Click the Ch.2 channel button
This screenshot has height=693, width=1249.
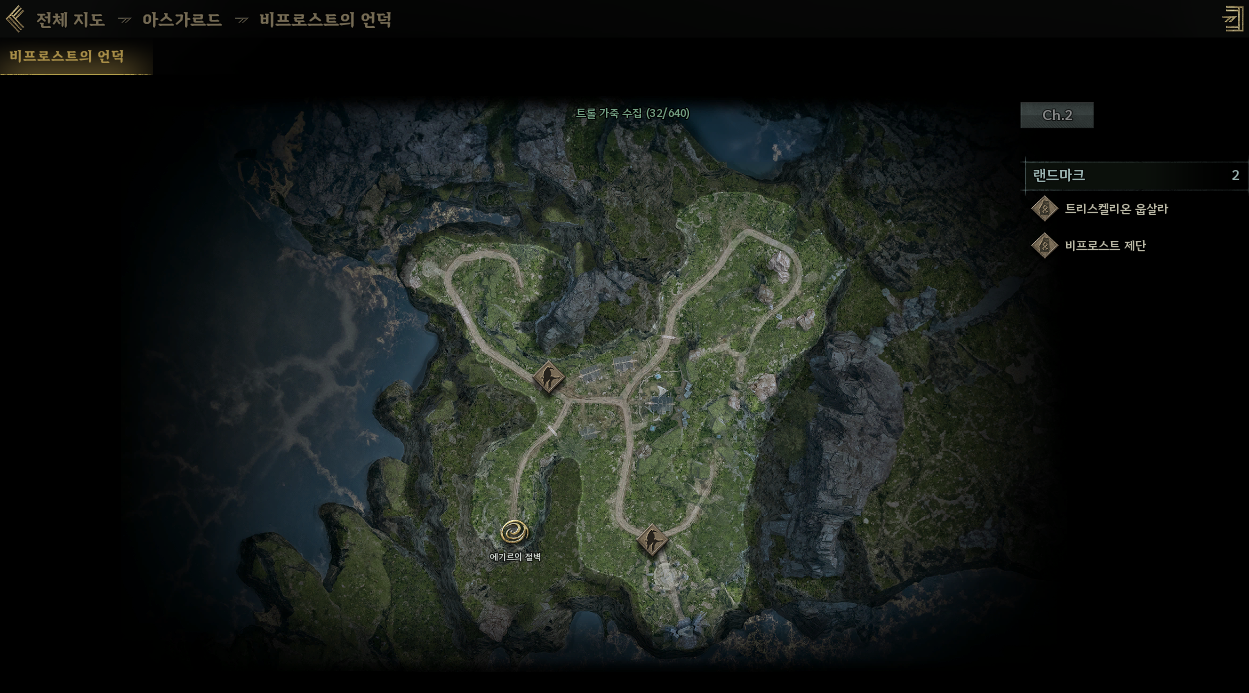click(x=1056, y=115)
